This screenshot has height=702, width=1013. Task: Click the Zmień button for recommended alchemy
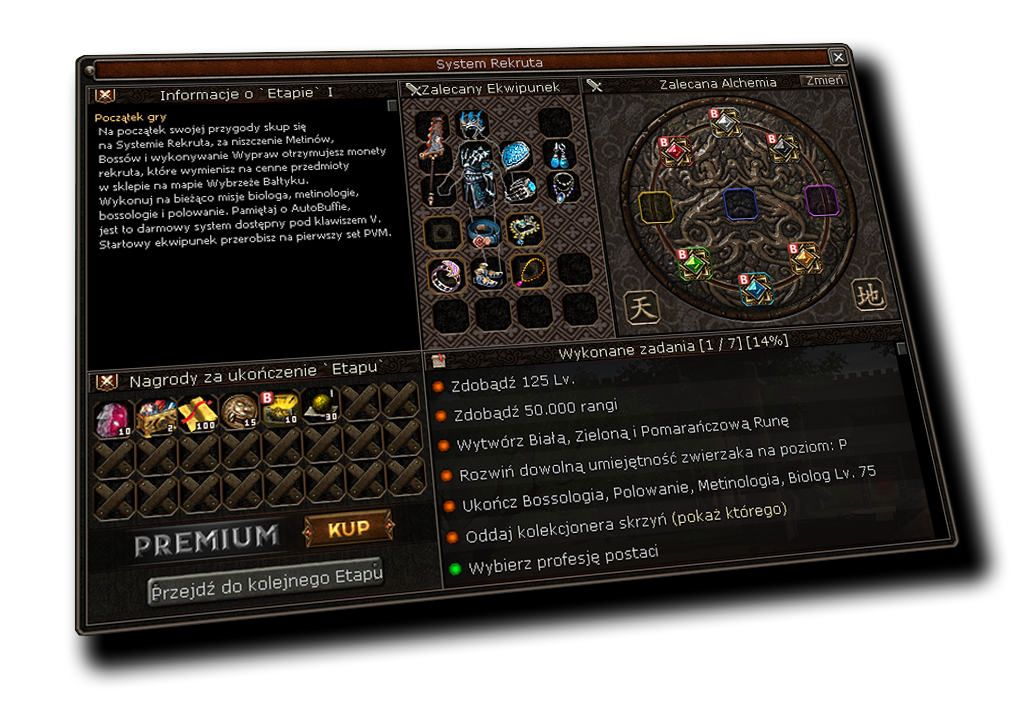pyautogui.click(x=823, y=81)
